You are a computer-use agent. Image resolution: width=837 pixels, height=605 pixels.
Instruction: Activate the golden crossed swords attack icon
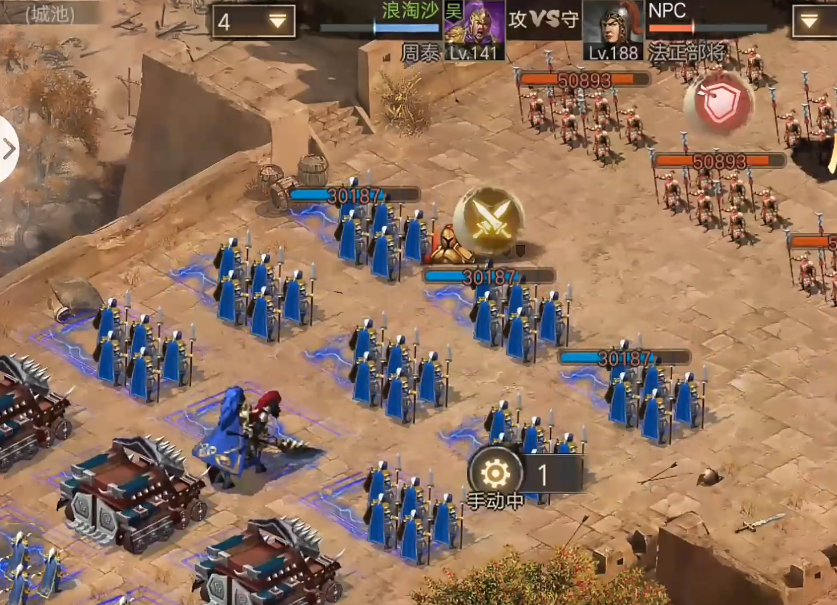coord(488,222)
